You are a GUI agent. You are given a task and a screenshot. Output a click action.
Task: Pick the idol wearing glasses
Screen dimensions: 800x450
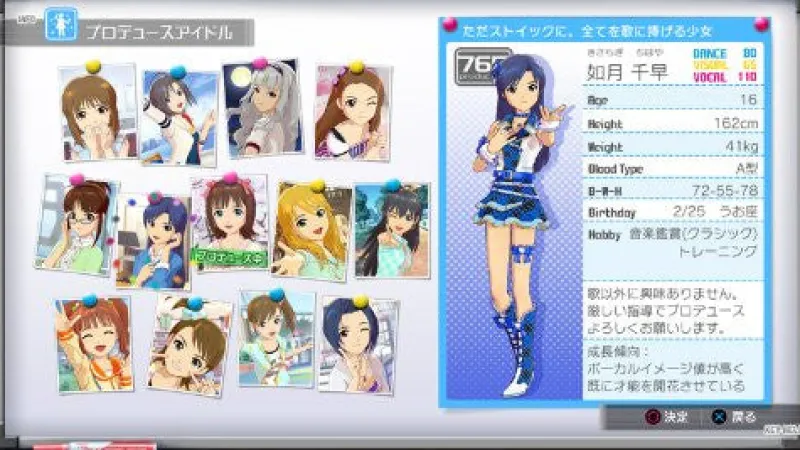(x=77, y=225)
